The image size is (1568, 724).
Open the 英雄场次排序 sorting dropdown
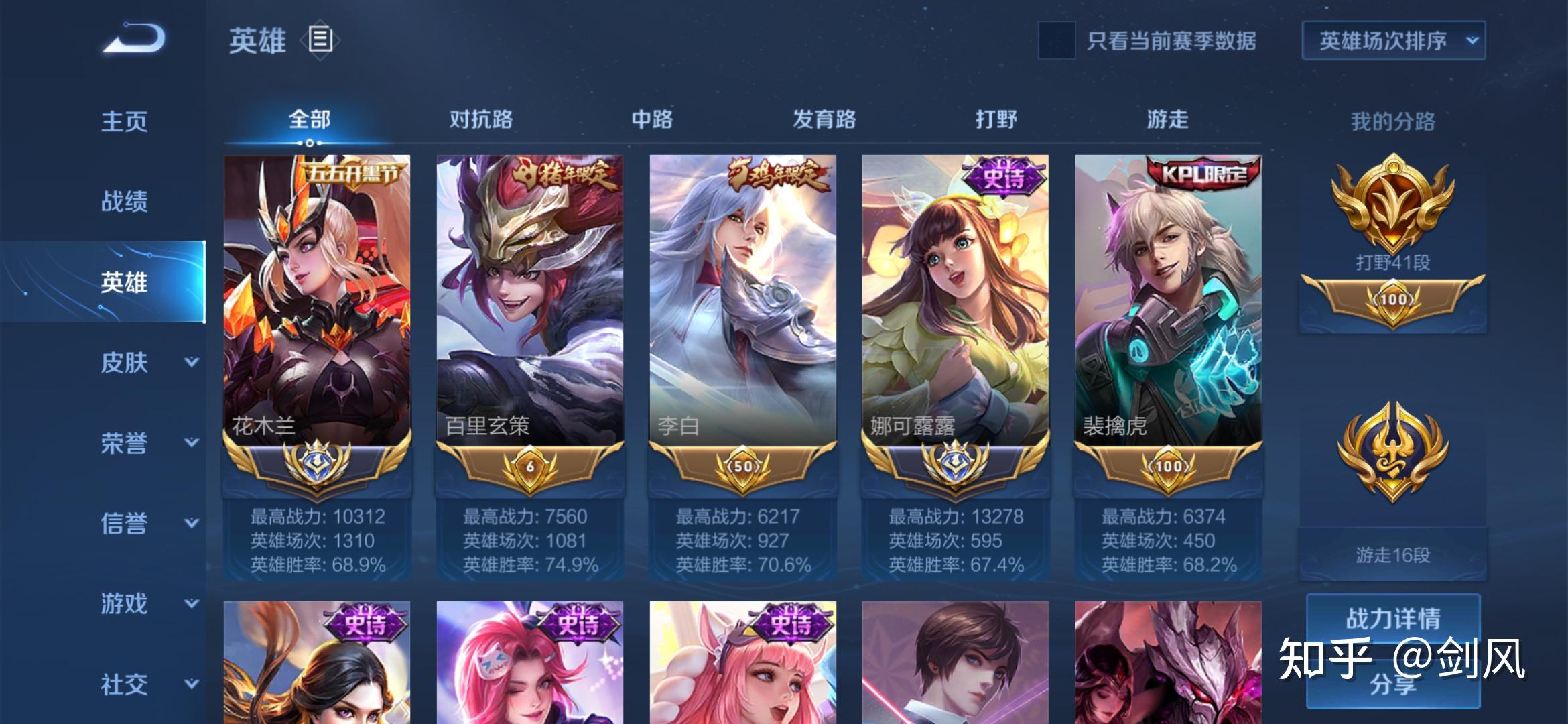tap(1392, 40)
